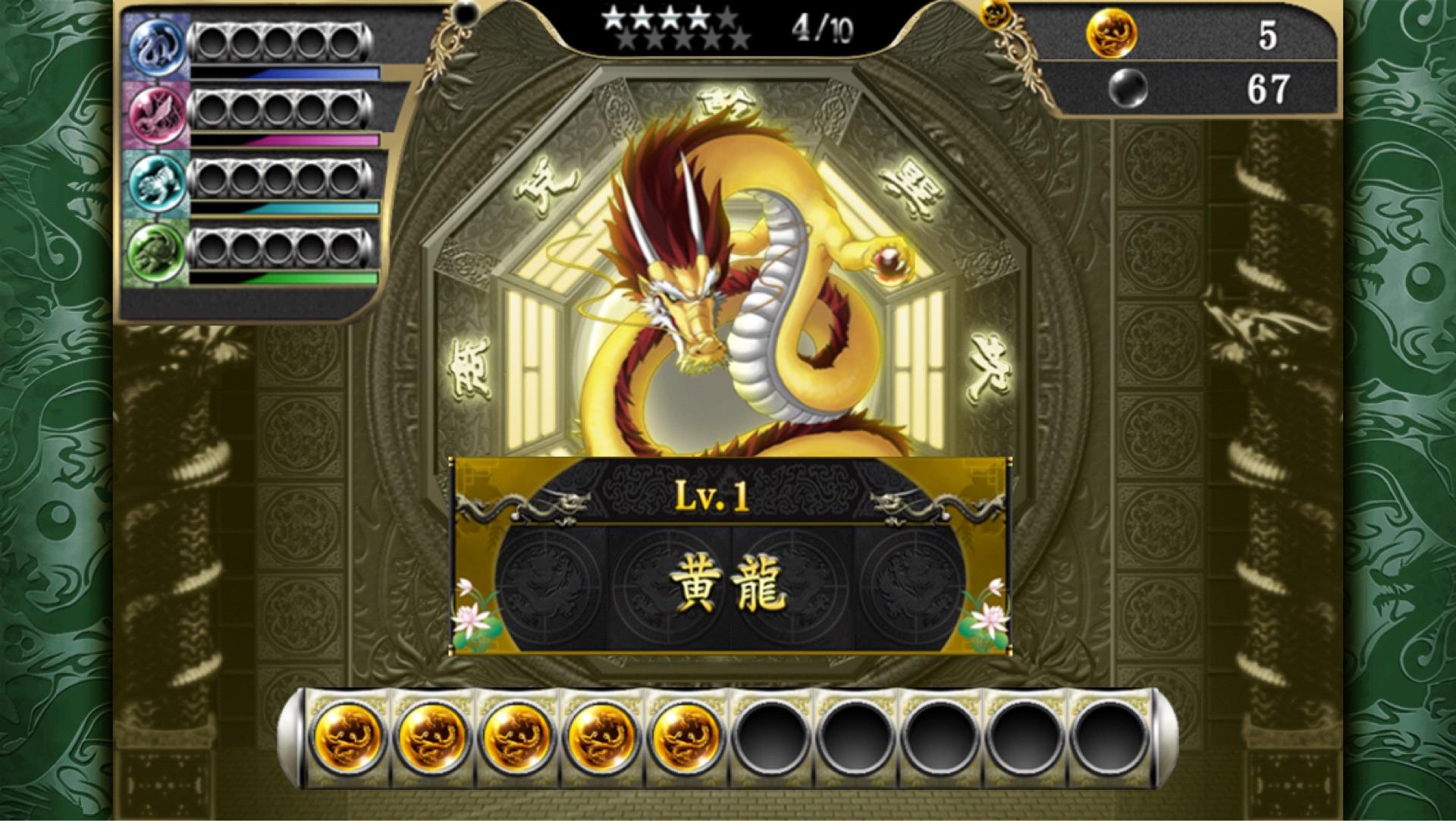Click the gold dragon orb counter icon

pos(1112,34)
